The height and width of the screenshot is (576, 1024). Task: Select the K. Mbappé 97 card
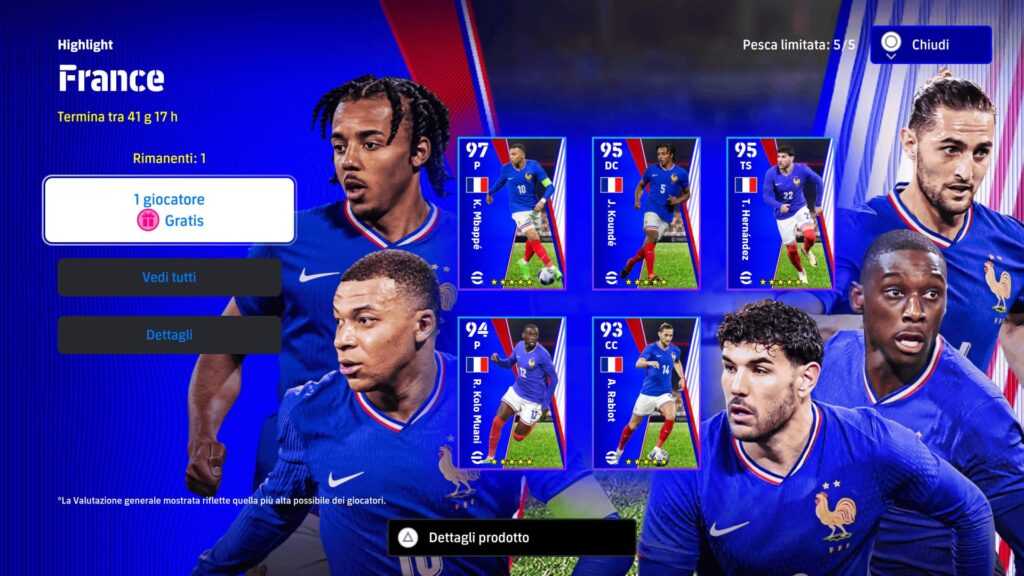click(512, 213)
